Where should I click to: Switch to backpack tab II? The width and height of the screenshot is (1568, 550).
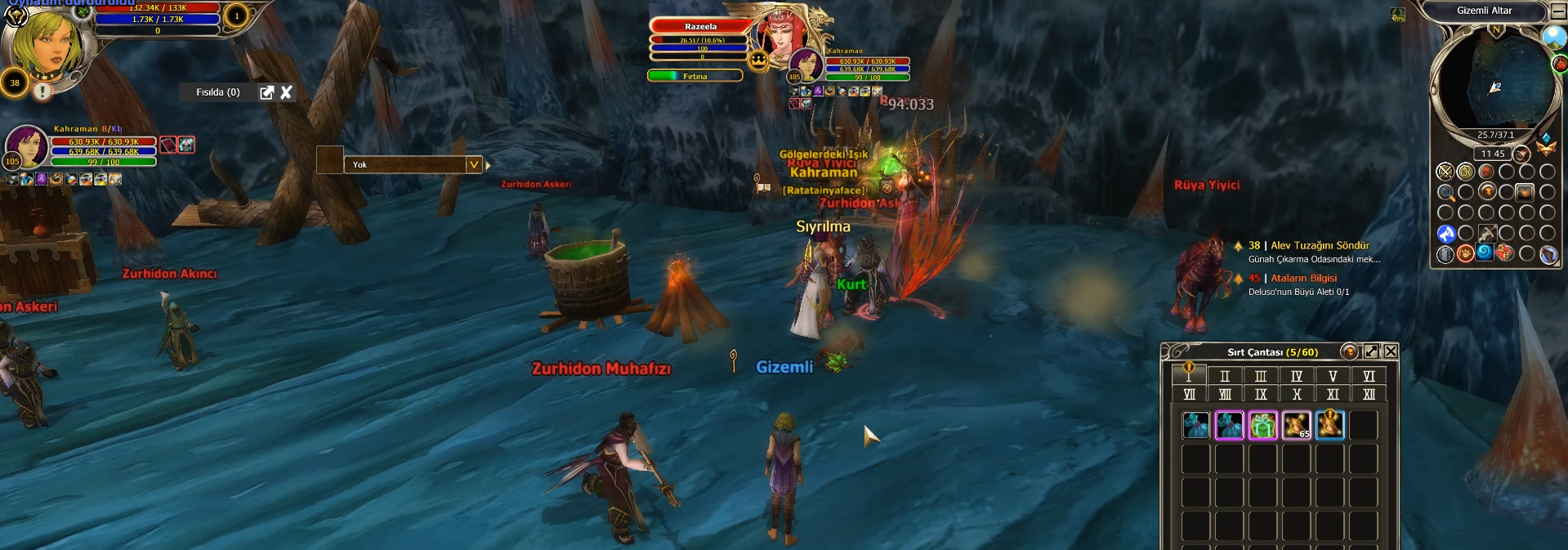click(x=1225, y=376)
